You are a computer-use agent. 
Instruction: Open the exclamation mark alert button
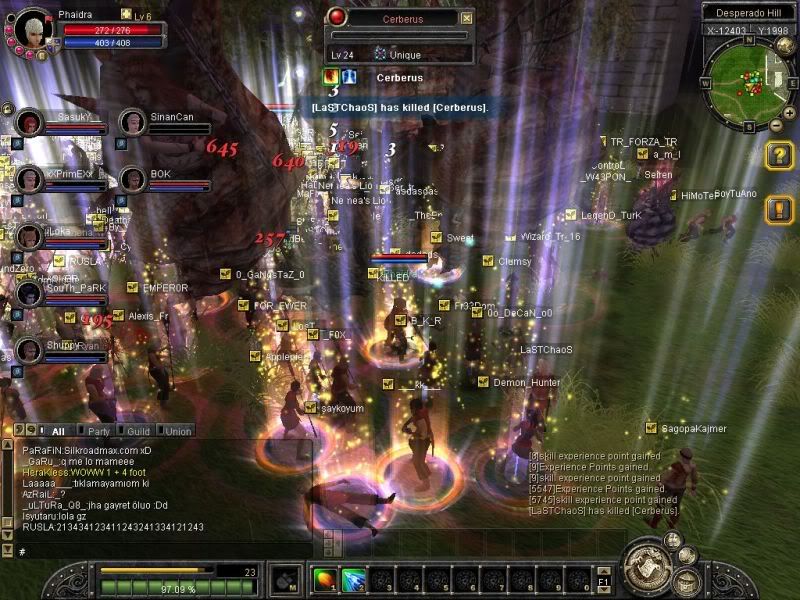tap(779, 209)
